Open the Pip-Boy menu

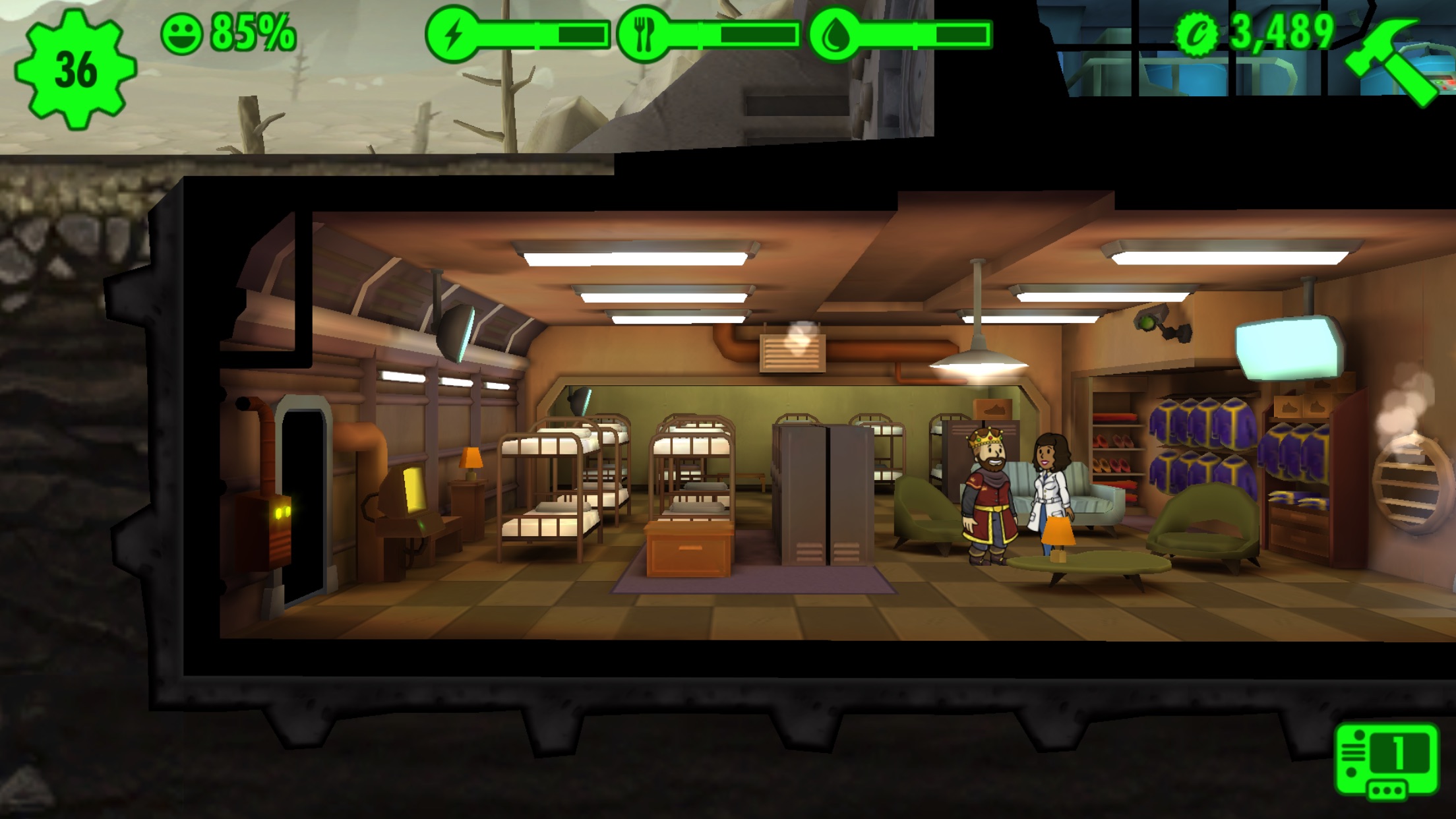pos(1387,761)
